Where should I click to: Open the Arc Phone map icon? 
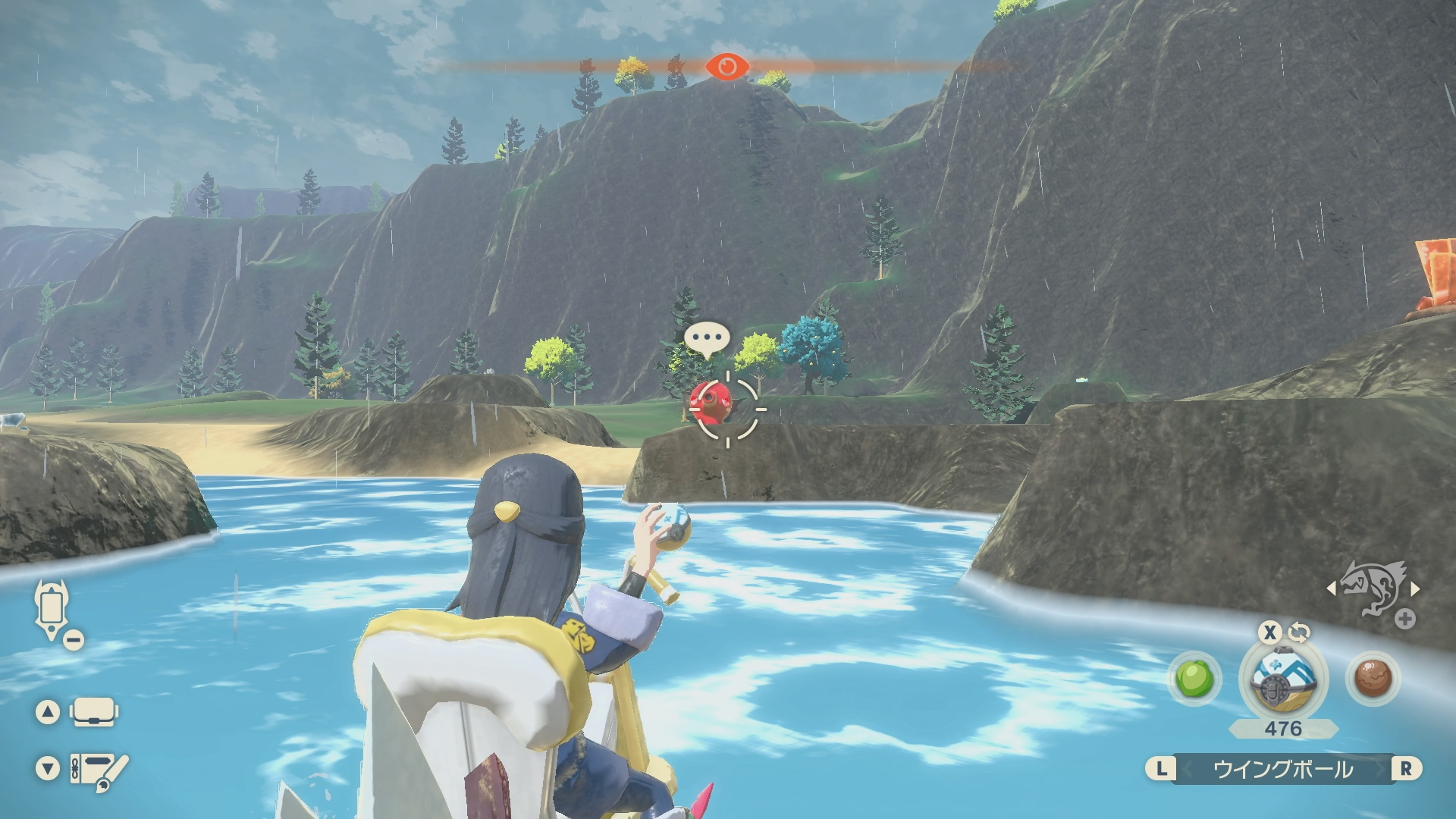pos(52,609)
